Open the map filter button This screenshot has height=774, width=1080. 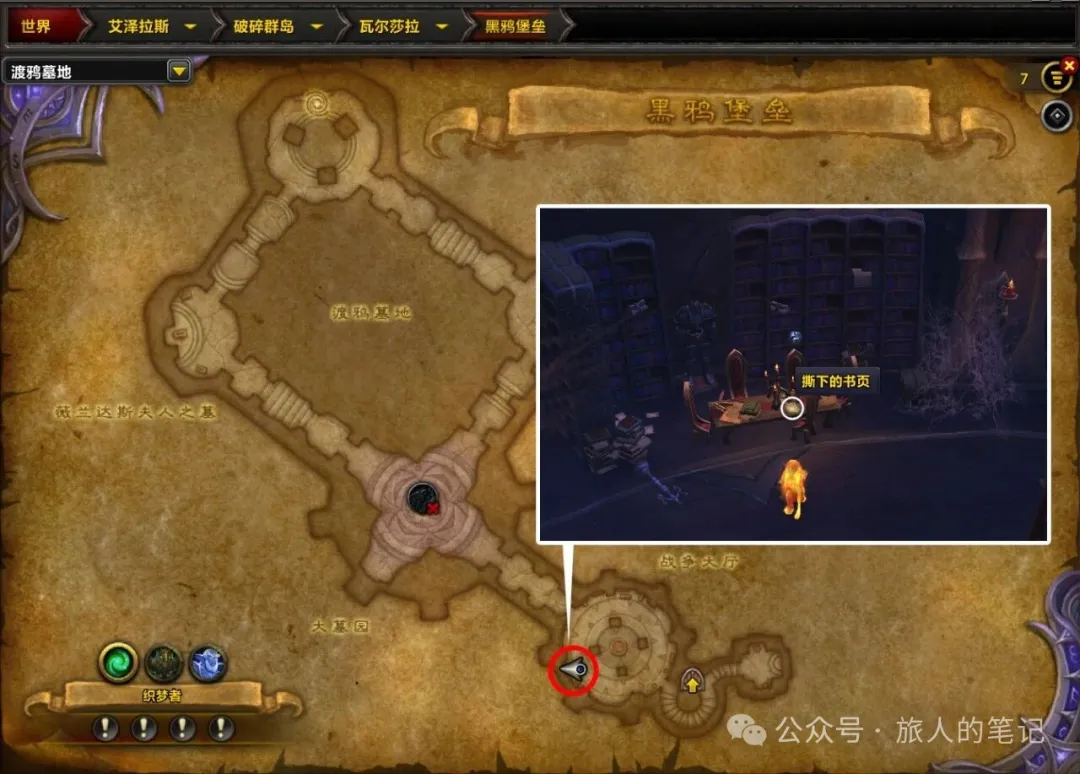click(1054, 77)
